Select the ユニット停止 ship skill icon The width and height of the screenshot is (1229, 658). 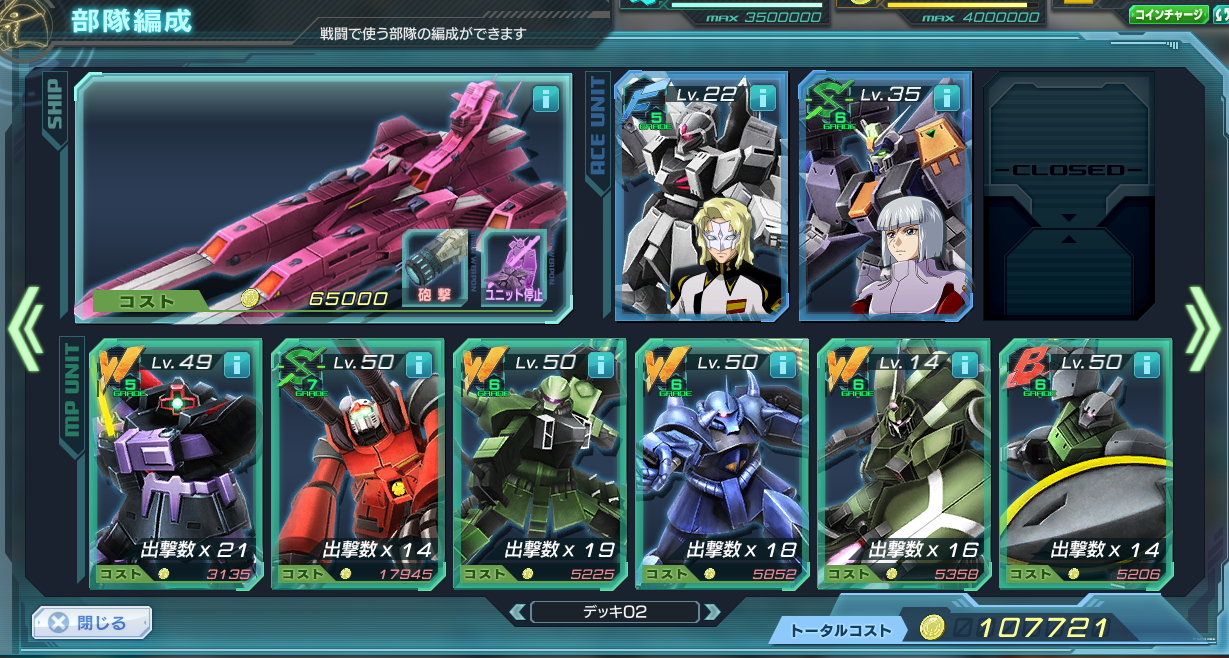514,267
